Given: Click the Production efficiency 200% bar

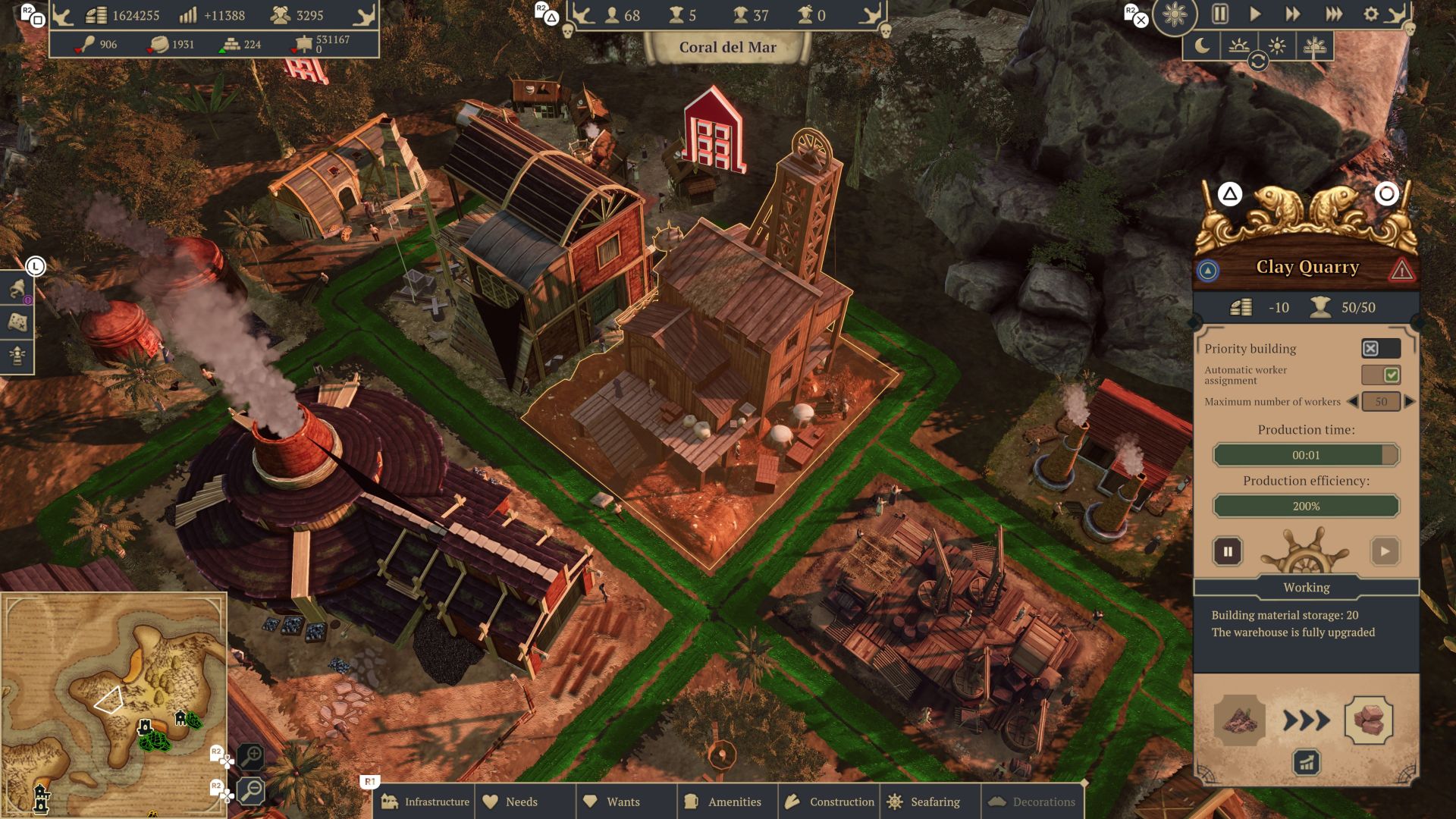Looking at the screenshot, I should click(1306, 505).
